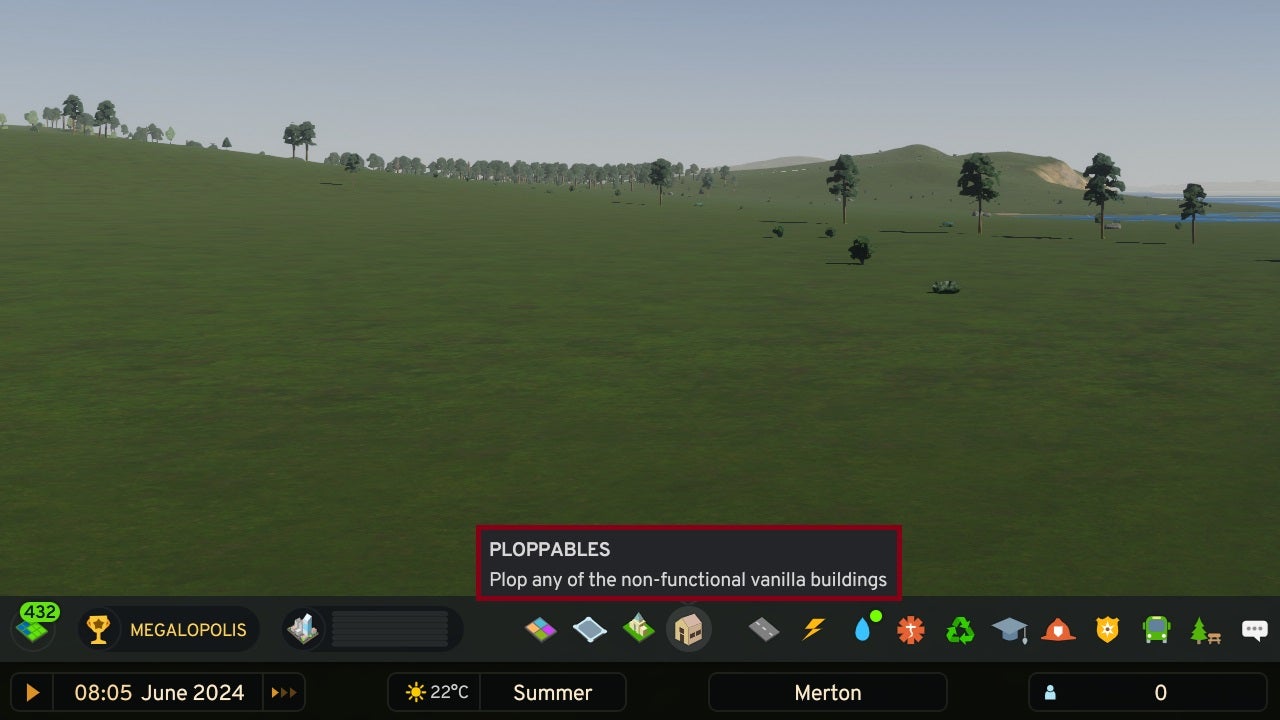Open the Water & Sewage tools
The width and height of the screenshot is (1280, 720).
(x=861, y=629)
